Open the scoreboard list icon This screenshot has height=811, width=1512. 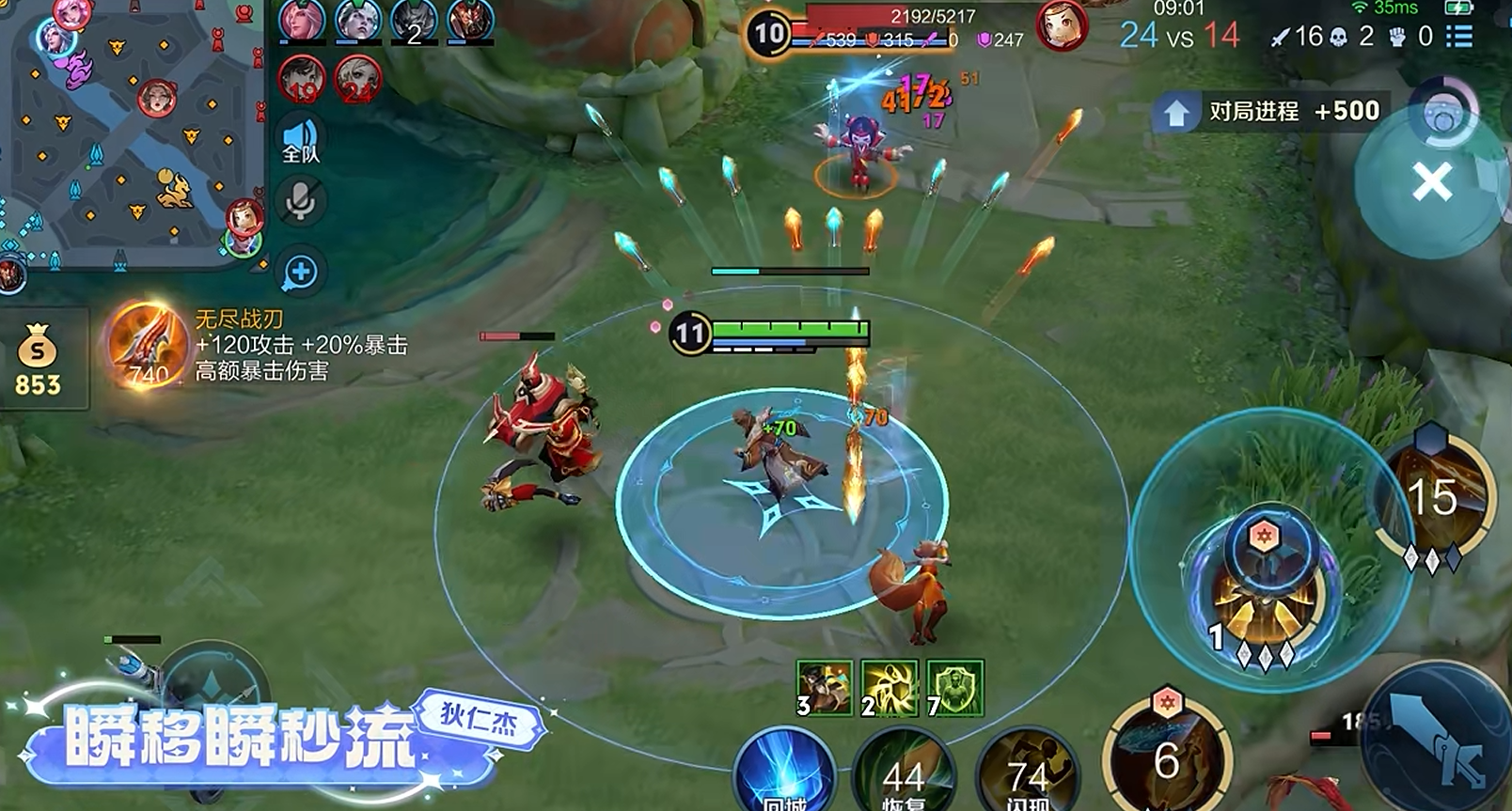point(1459,36)
